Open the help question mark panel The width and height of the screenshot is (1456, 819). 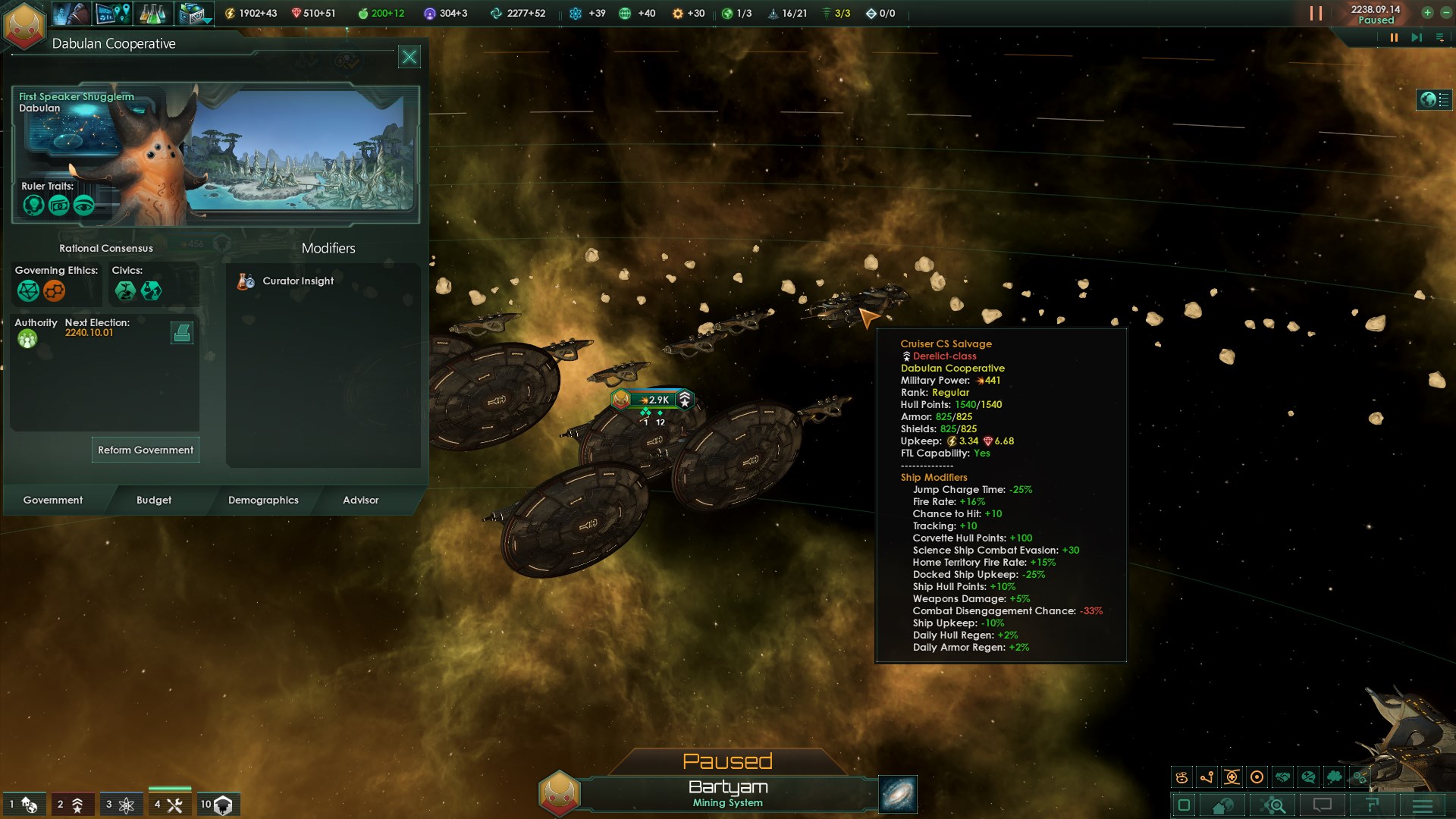coord(1373,805)
